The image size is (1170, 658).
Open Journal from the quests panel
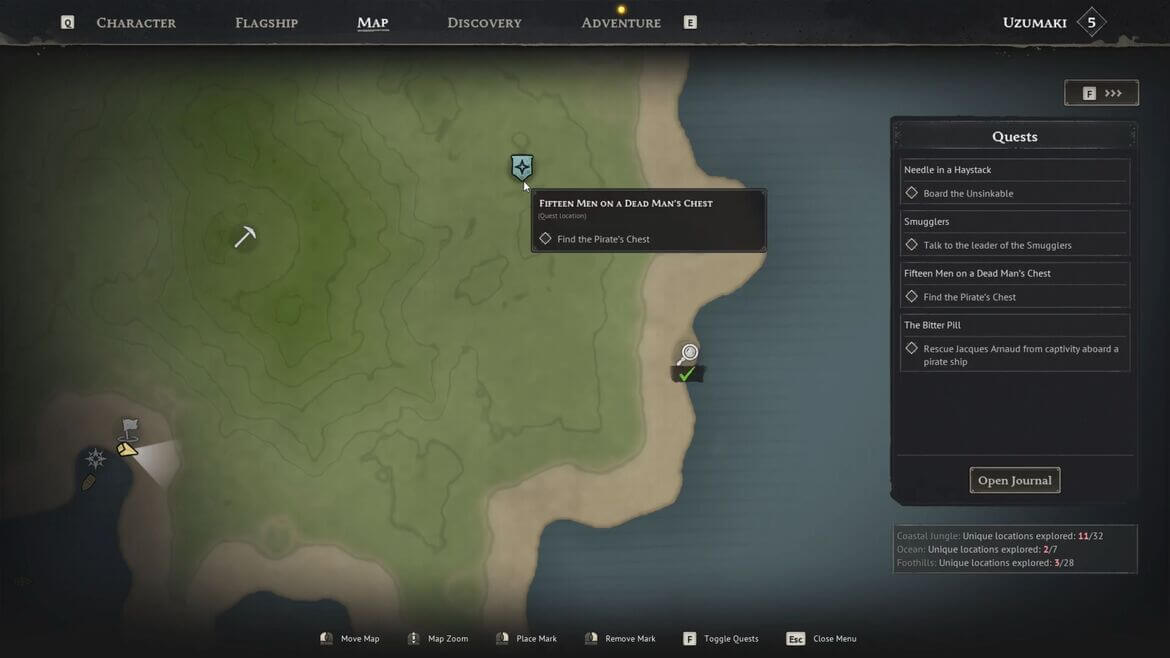pos(1014,481)
